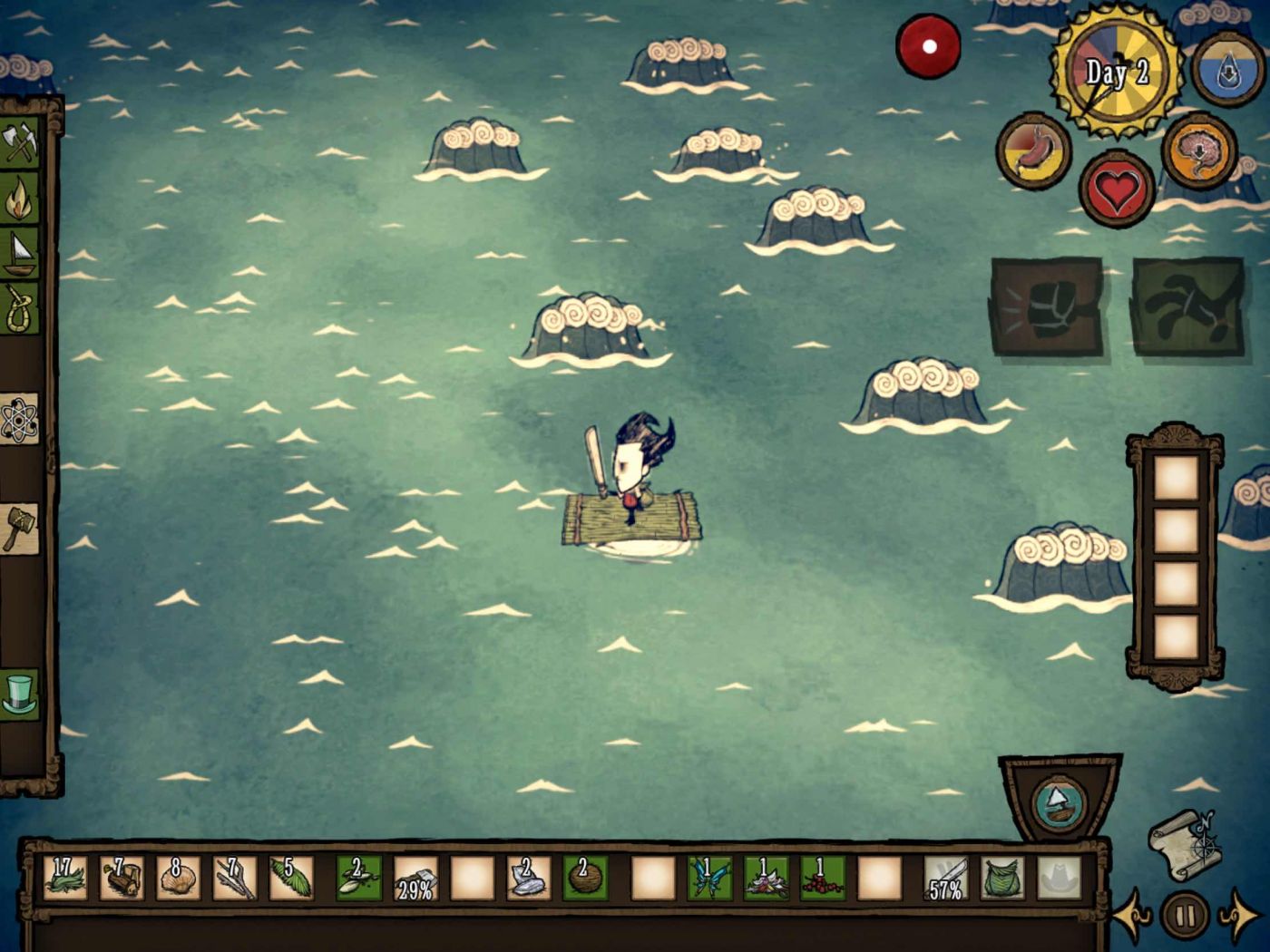Viewport: 1270px width, 952px height.
Task: Select the coconut inventory slot
Action: click(584, 878)
